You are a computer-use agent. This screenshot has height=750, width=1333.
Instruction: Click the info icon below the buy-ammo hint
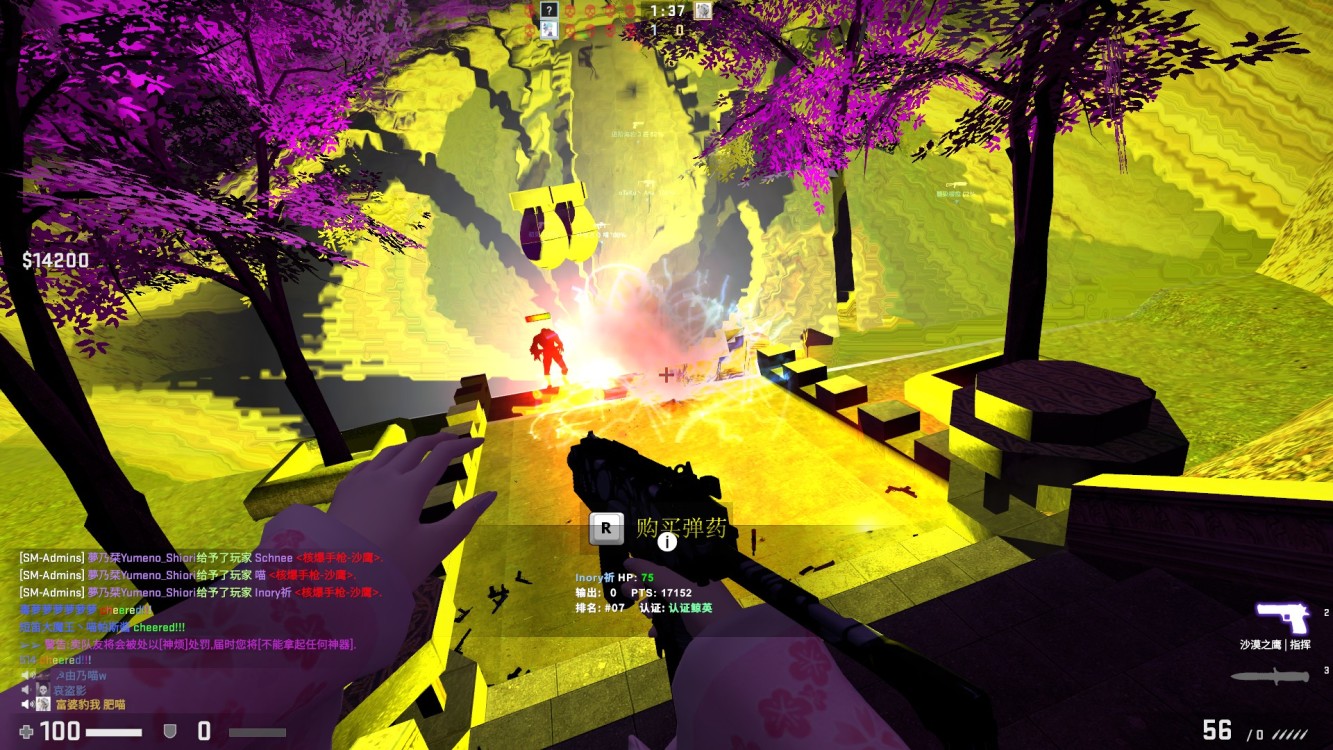coord(667,543)
